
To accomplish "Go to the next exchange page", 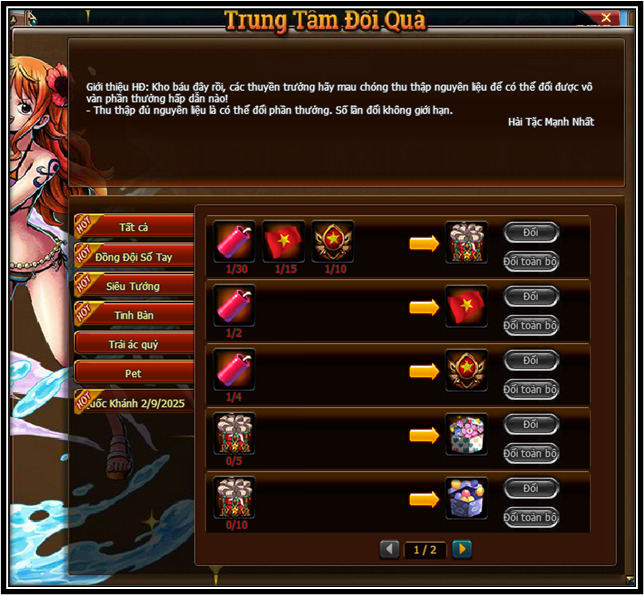I will (x=461, y=549).
